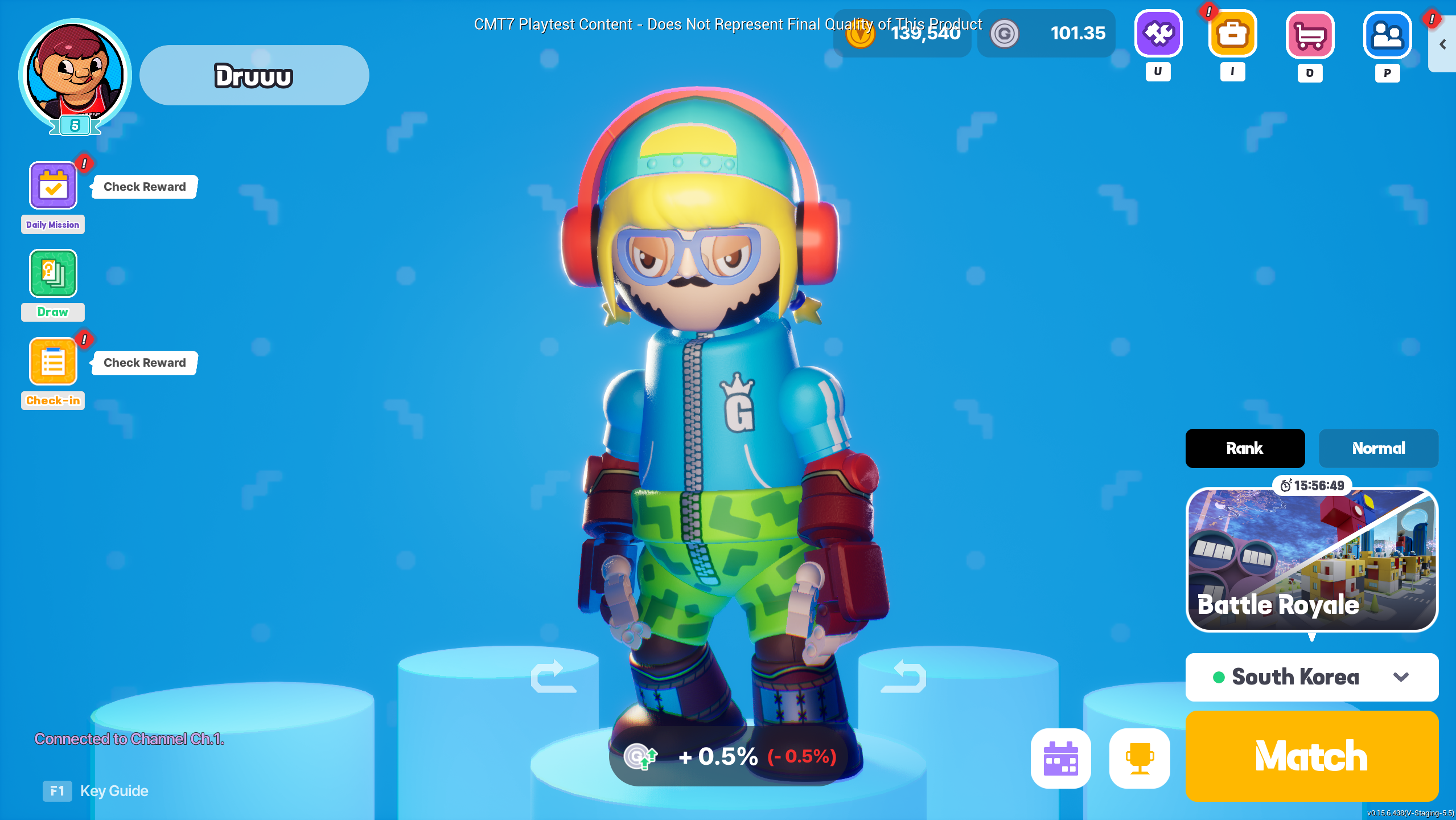The height and width of the screenshot is (820, 1456).
Task: Start matchmaking with the Match button
Action: [1311, 756]
